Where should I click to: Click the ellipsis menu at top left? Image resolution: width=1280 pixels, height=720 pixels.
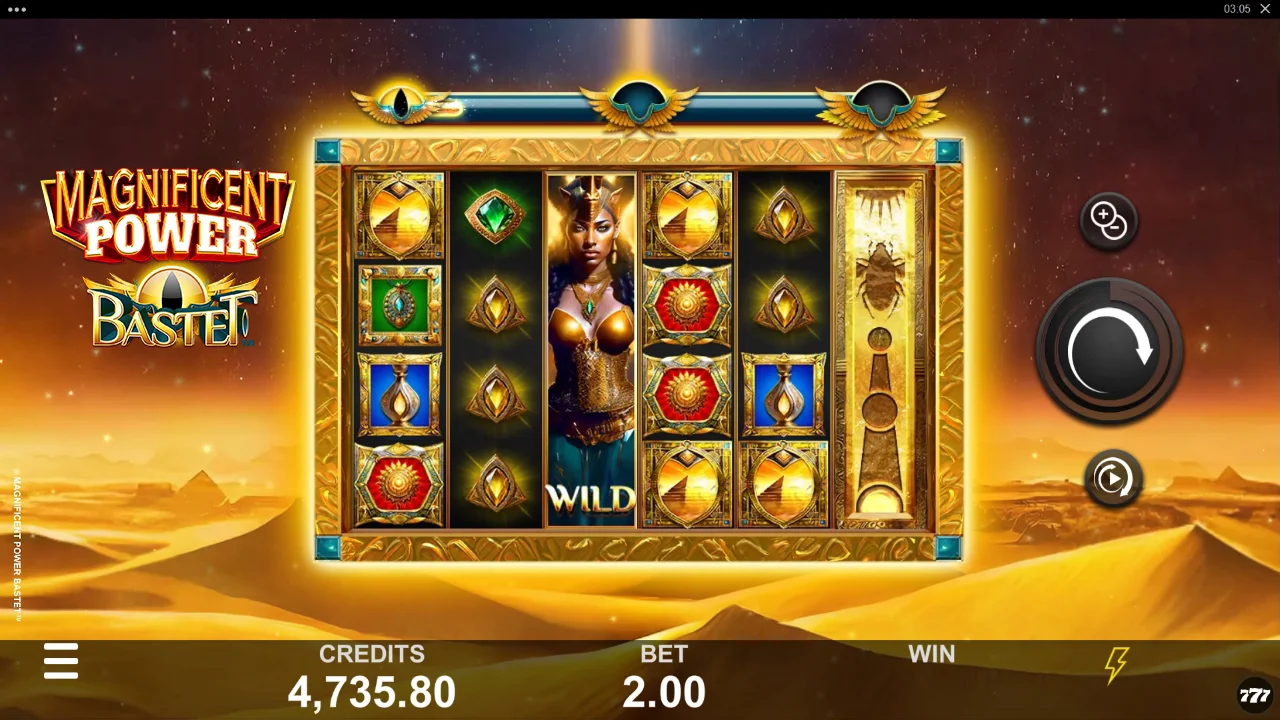coord(15,12)
